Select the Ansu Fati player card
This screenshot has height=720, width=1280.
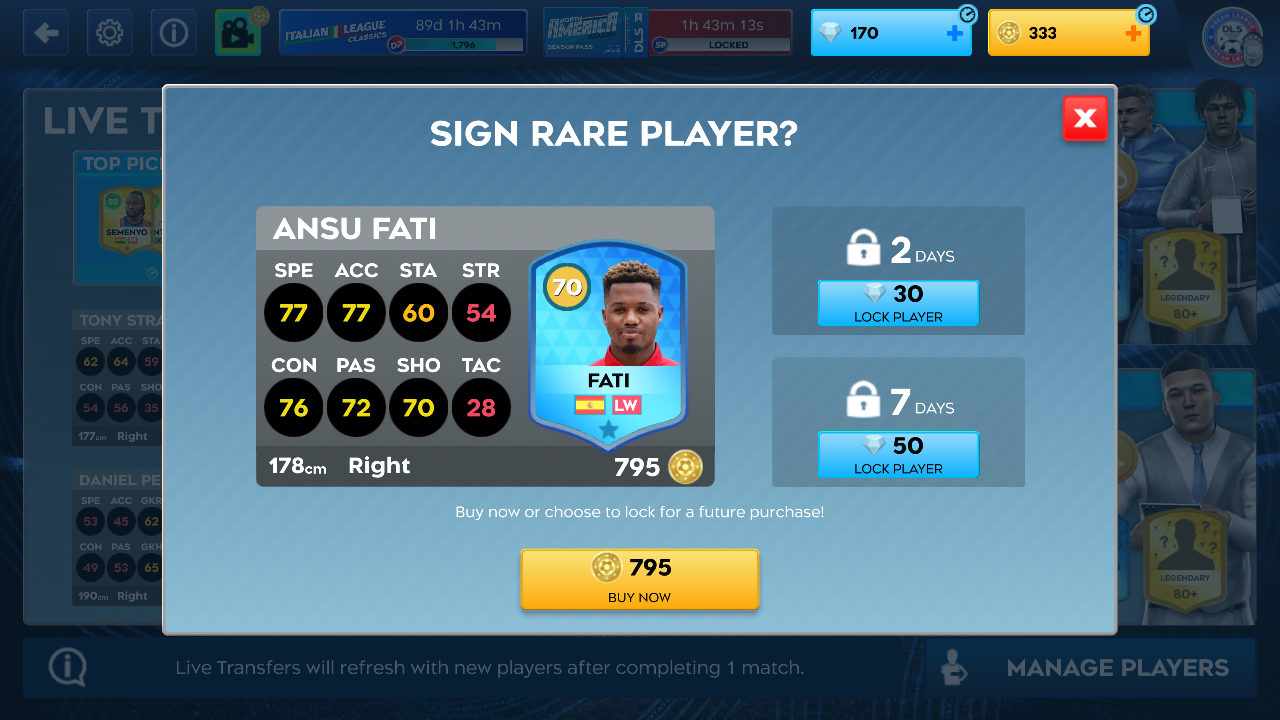pos(608,345)
